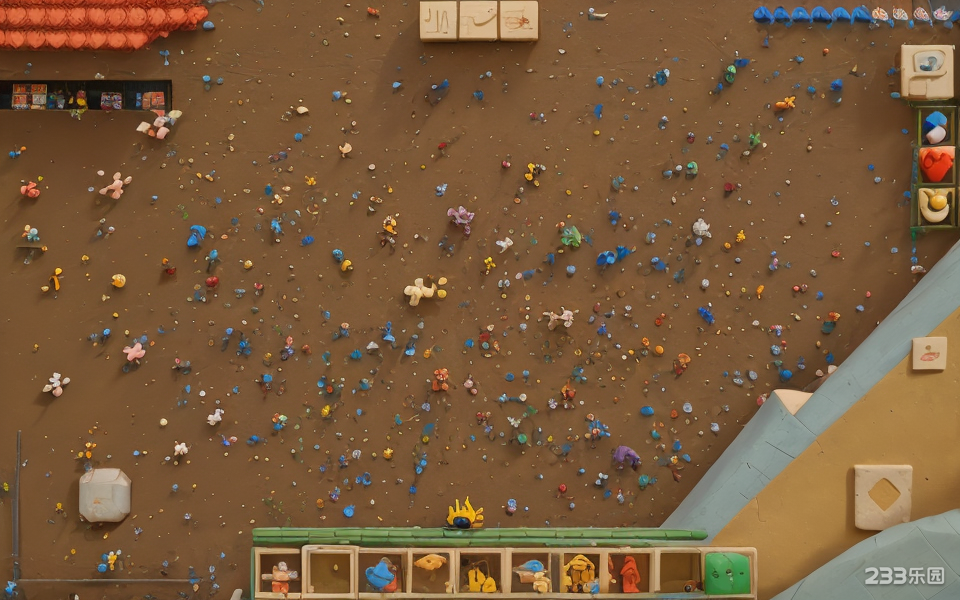The image size is (960, 600).
Task: Click the small tile with red squiggle
Action: [x=929, y=353]
